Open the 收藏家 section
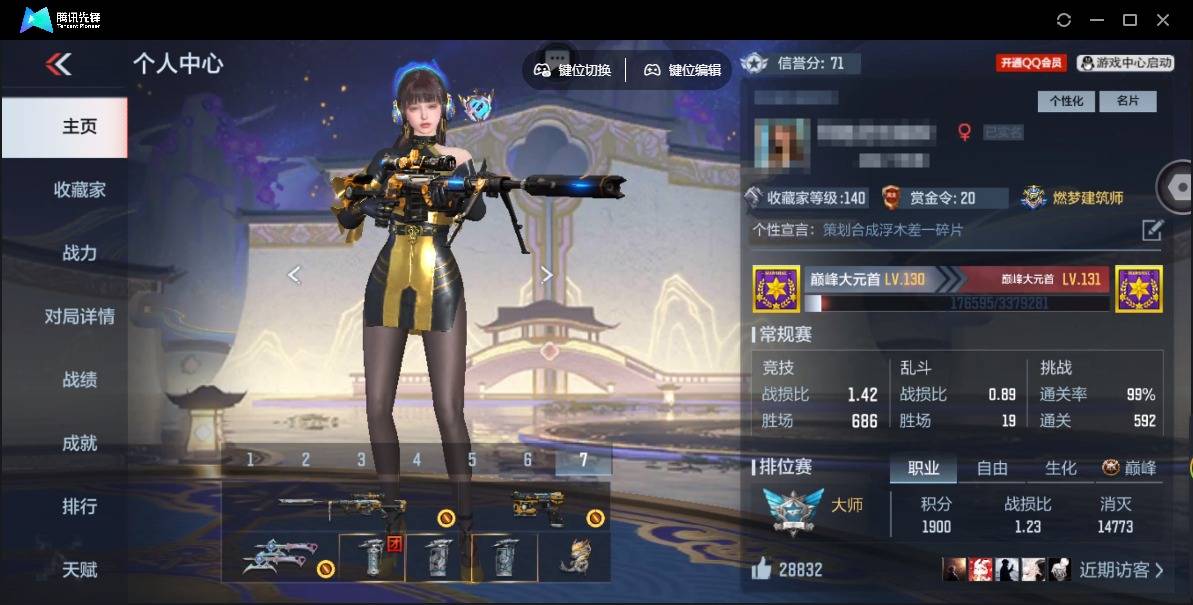The height and width of the screenshot is (605, 1193). tap(79, 190)
